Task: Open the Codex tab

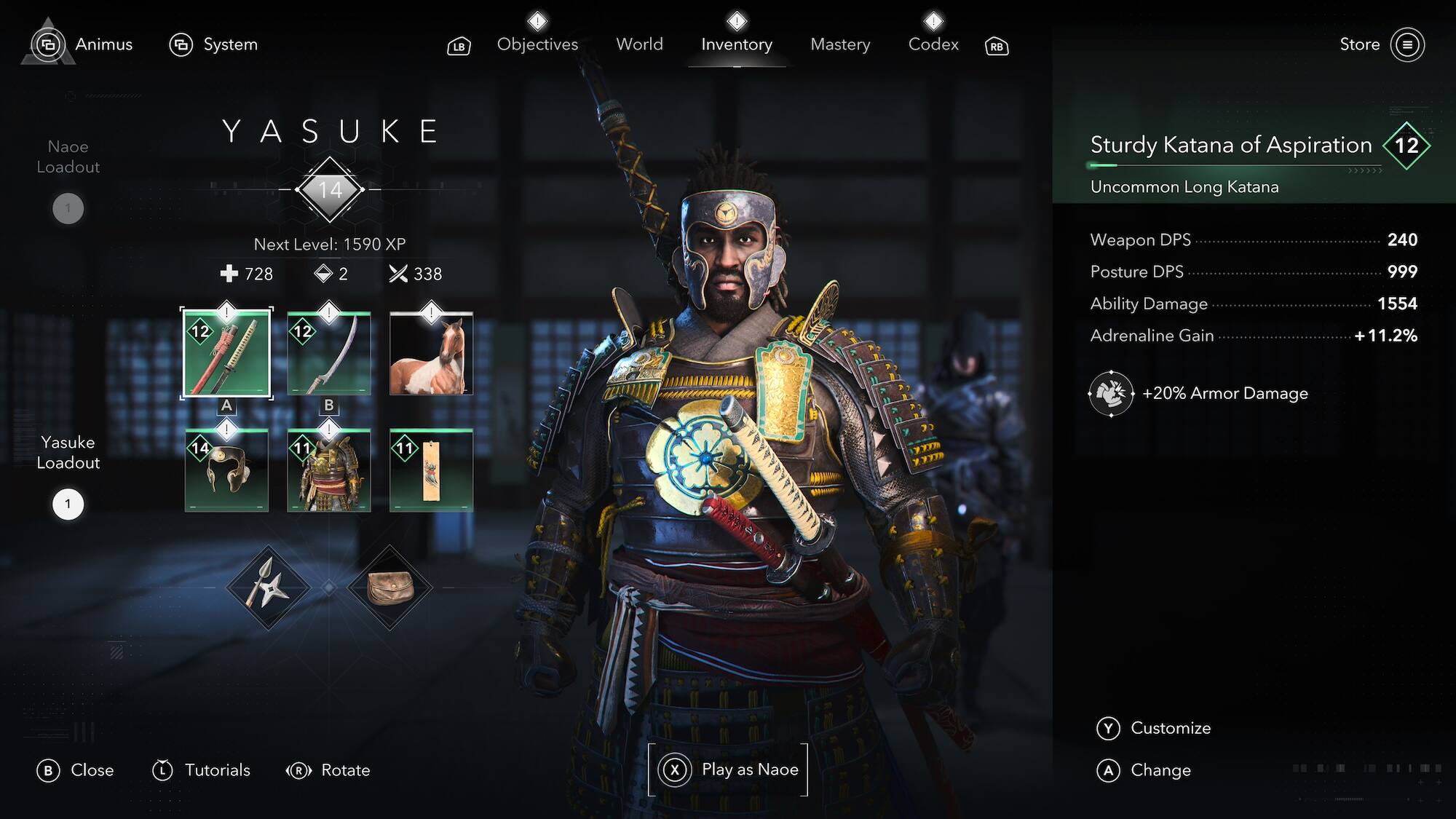Action: 933,44
